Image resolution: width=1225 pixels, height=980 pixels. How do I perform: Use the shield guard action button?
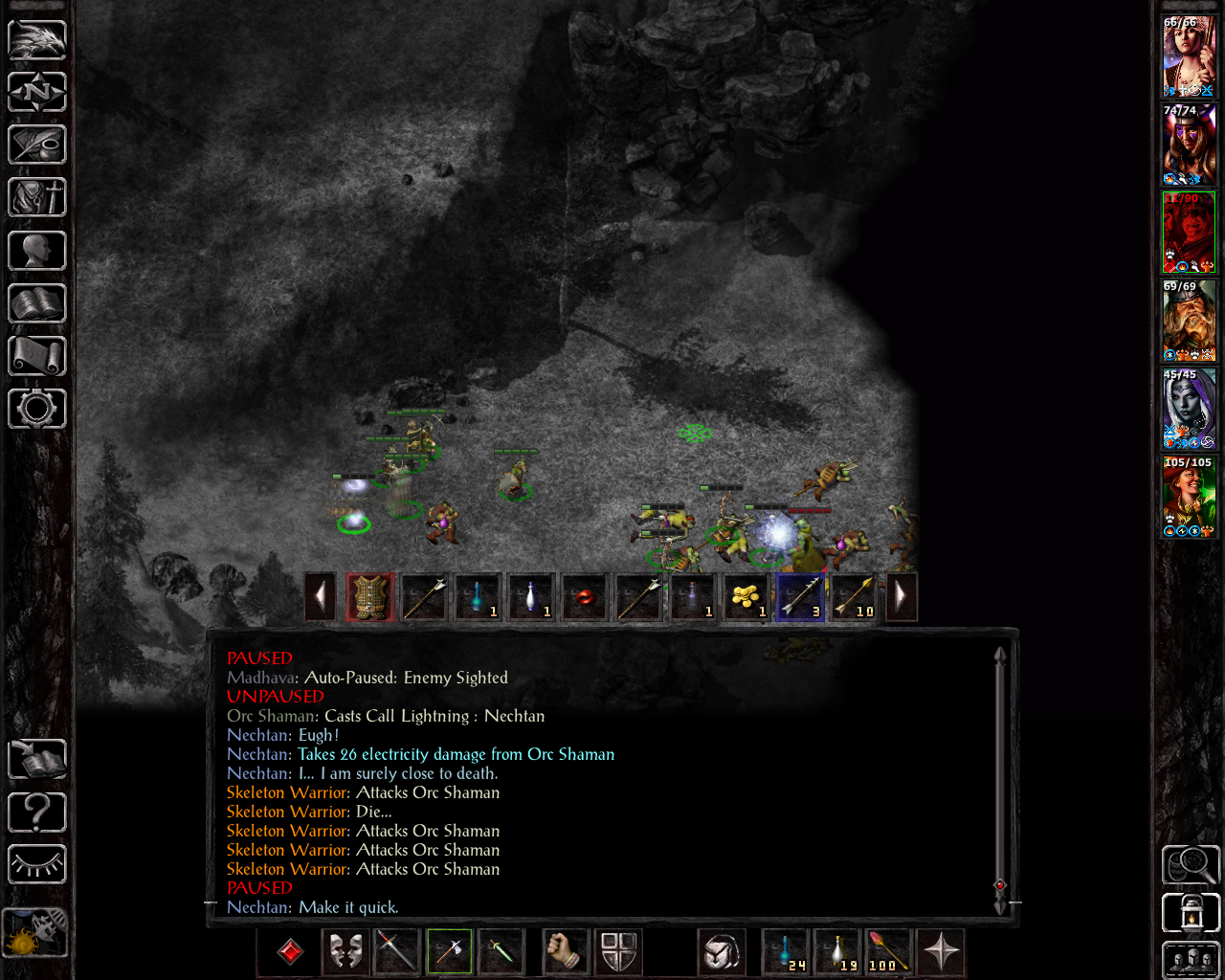click(619, 951)
